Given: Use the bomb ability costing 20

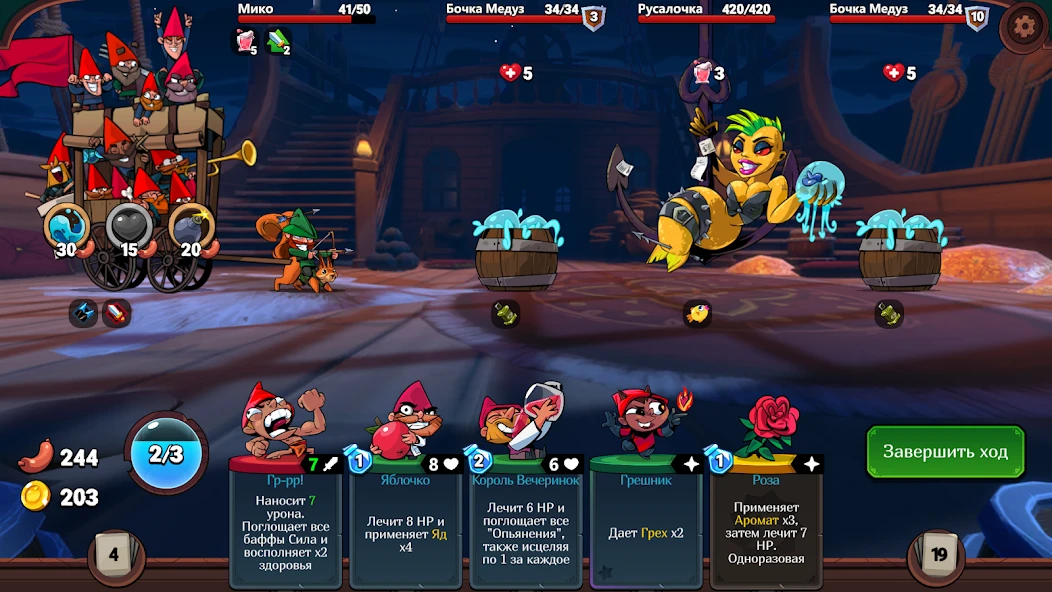Looking at the screenshot, I should click(190, 227).
